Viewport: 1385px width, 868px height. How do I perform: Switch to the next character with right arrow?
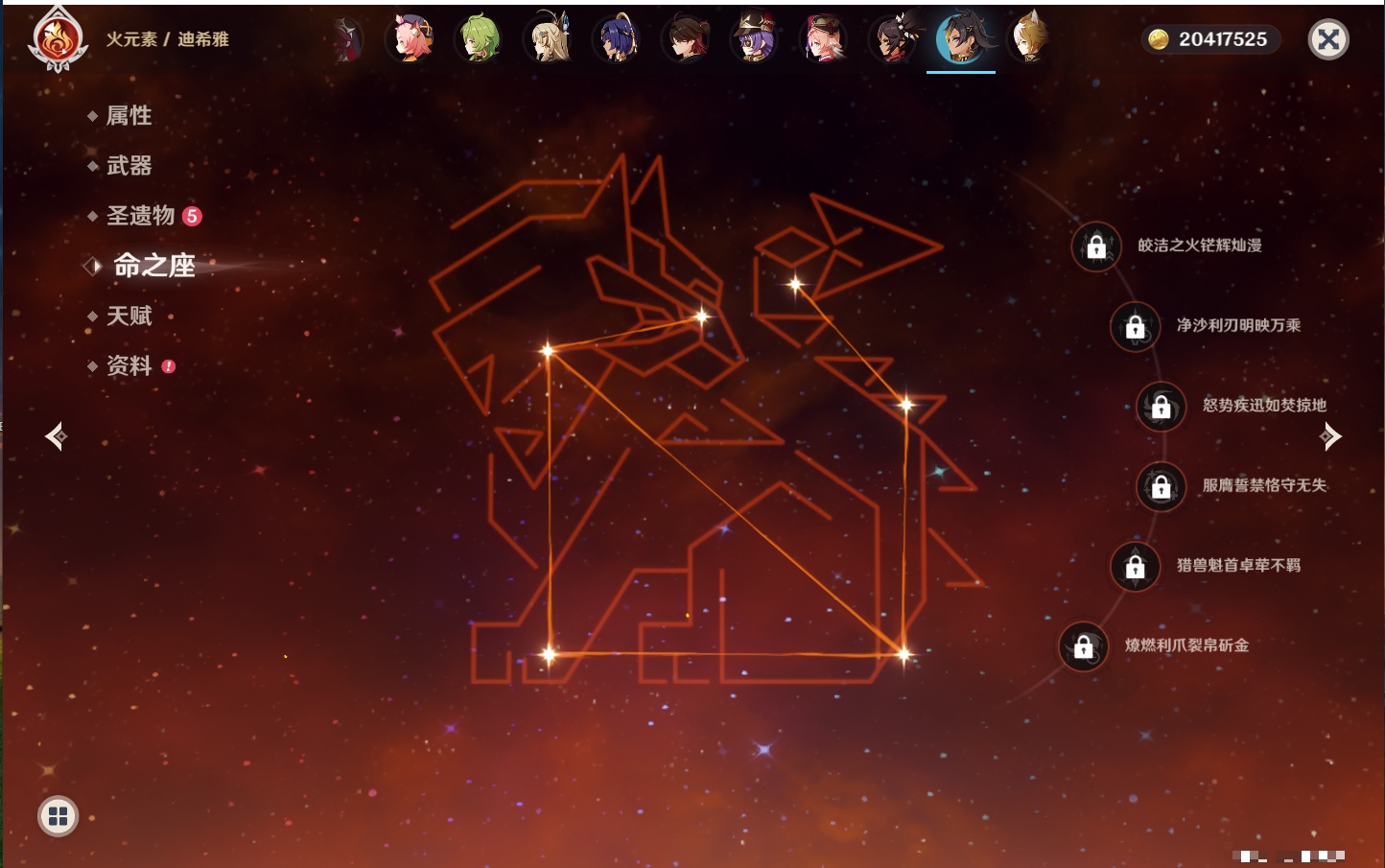[1330, 436]
